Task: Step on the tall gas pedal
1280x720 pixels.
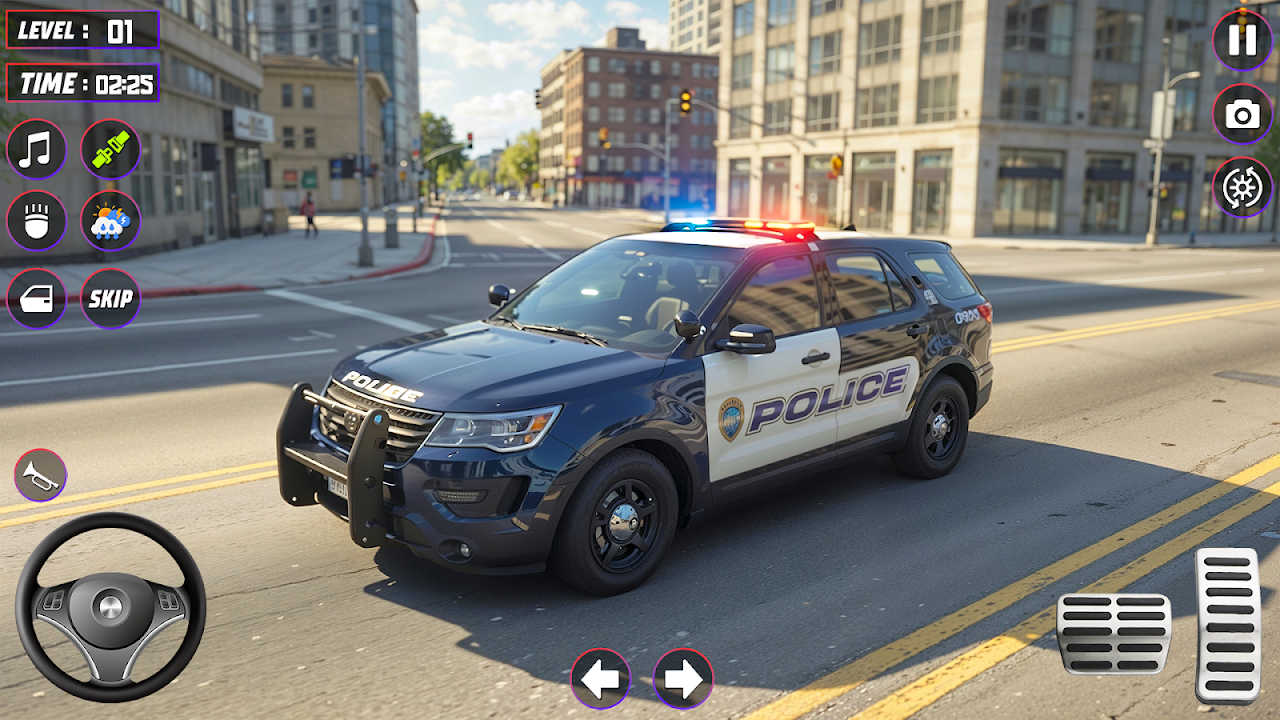Action: point(1227,625)
